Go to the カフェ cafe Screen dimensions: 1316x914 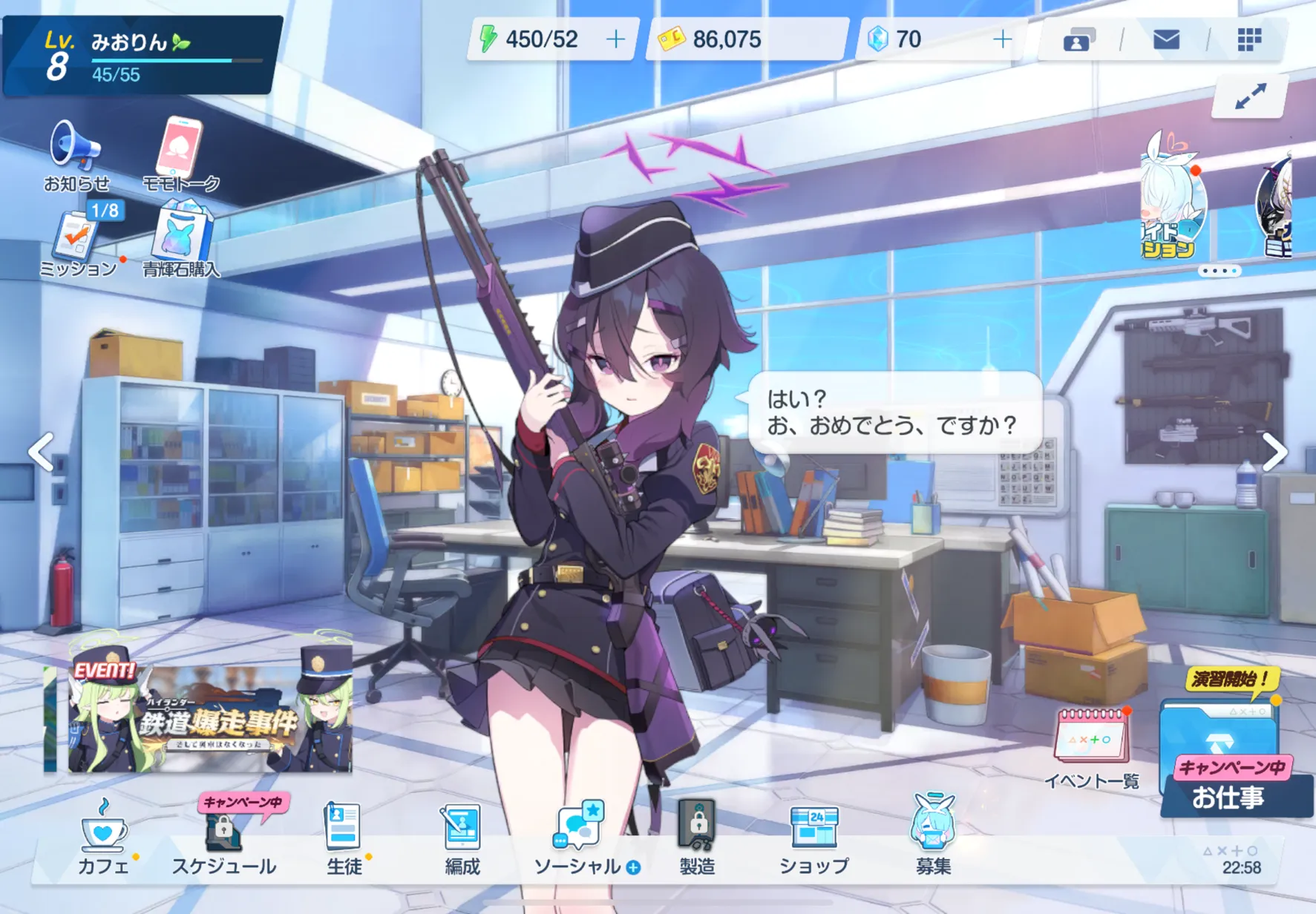(104, 835)
